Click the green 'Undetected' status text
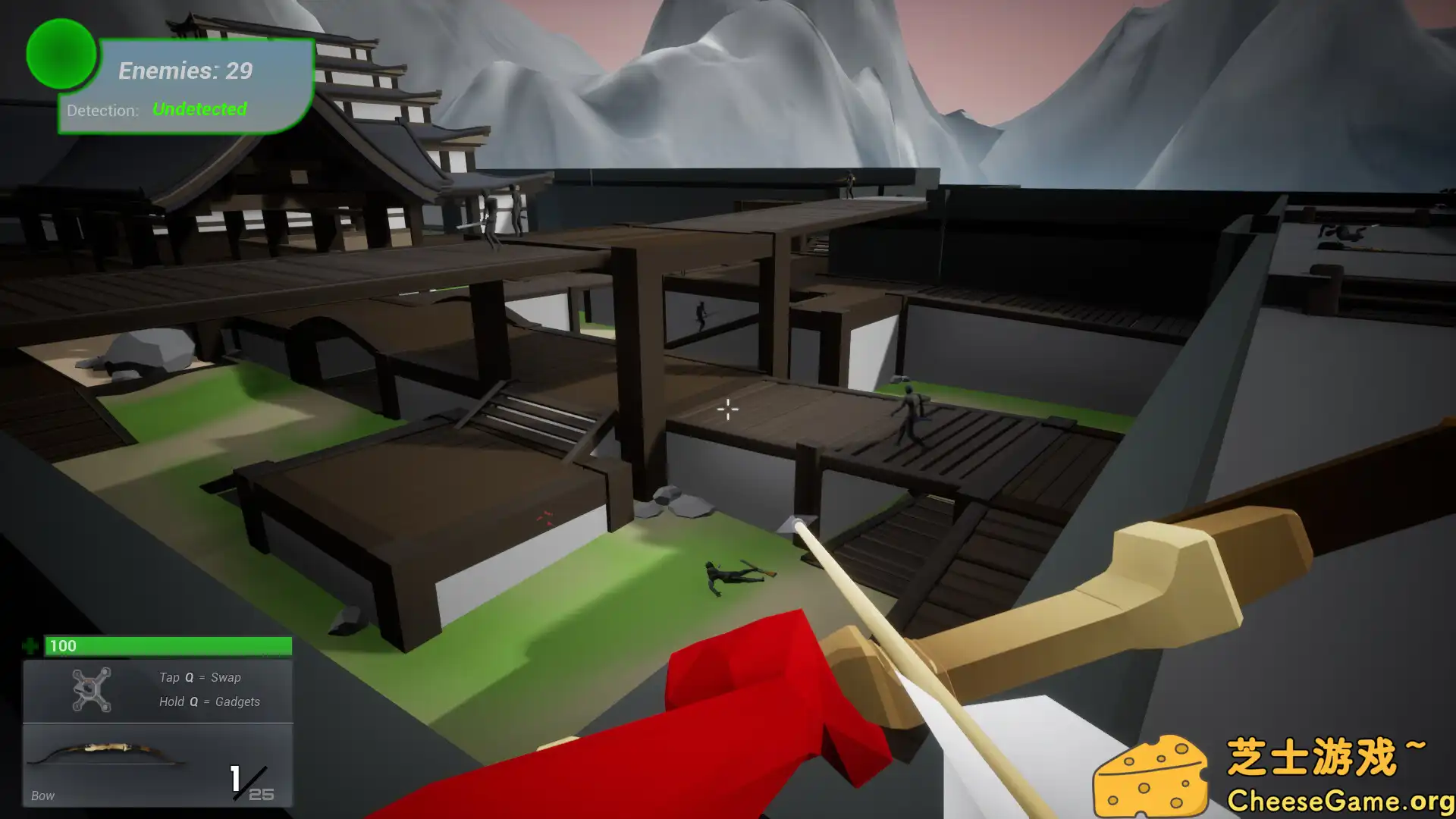 (x=199, y=109)
